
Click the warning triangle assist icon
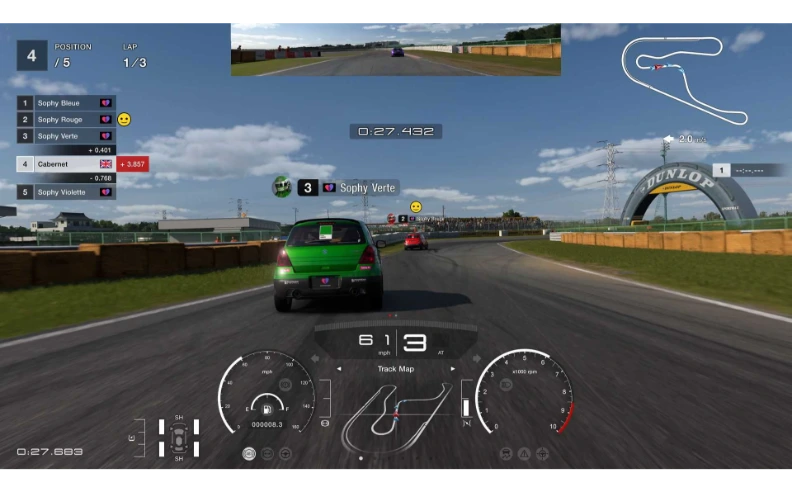coord(524,453)
